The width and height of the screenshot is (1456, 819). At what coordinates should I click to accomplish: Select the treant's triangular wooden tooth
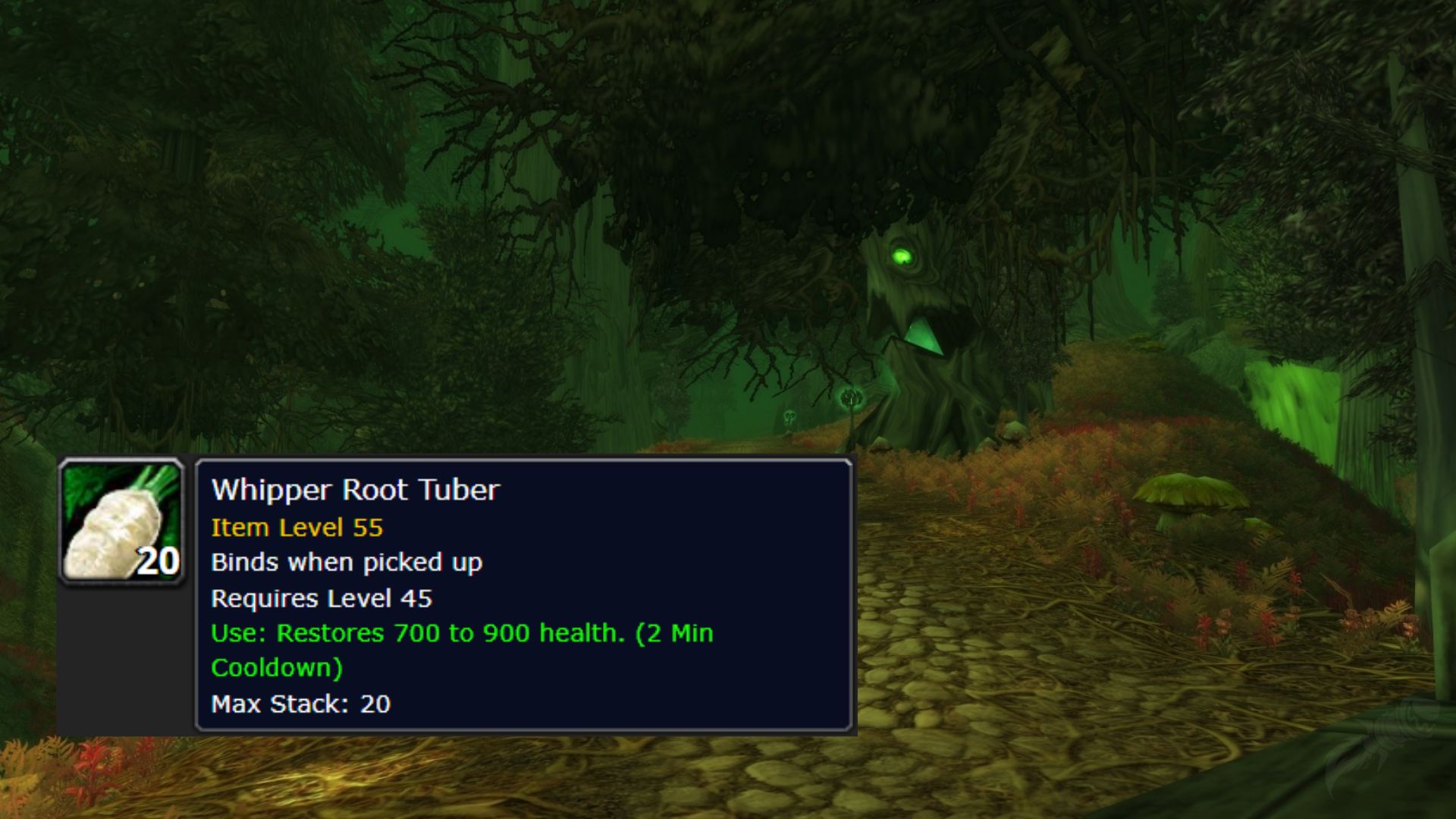pyautogui.click(x=924, y=337)
